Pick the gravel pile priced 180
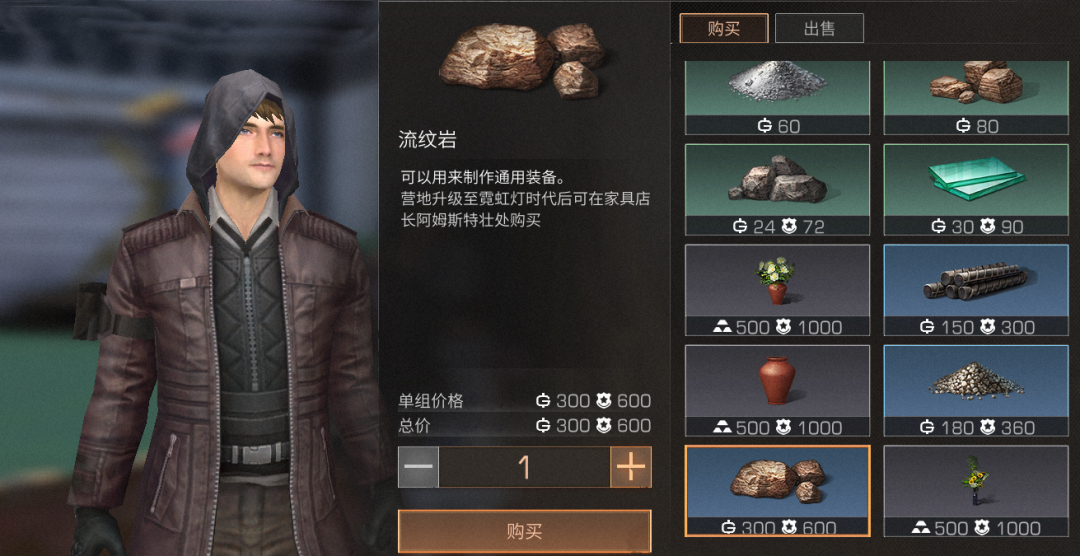The width and height of the screenshot is (1080, 556). coord(976,390)
